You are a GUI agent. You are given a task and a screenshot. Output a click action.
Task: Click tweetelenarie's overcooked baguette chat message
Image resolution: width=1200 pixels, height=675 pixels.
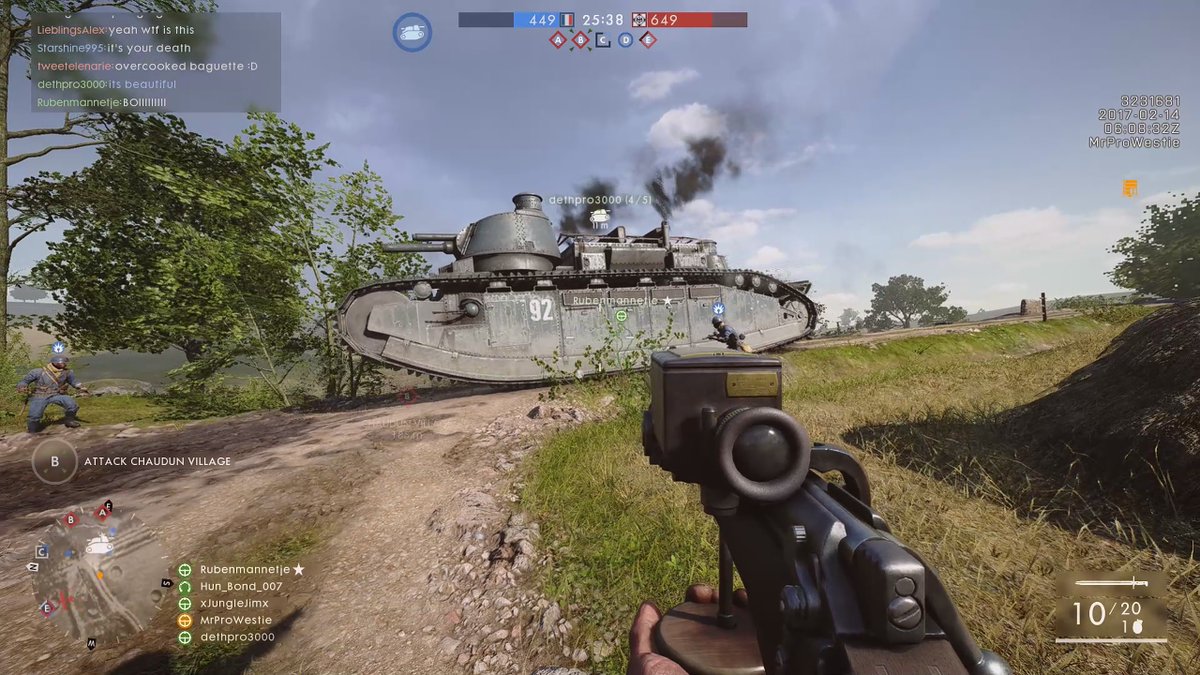(x=148, y=66)
